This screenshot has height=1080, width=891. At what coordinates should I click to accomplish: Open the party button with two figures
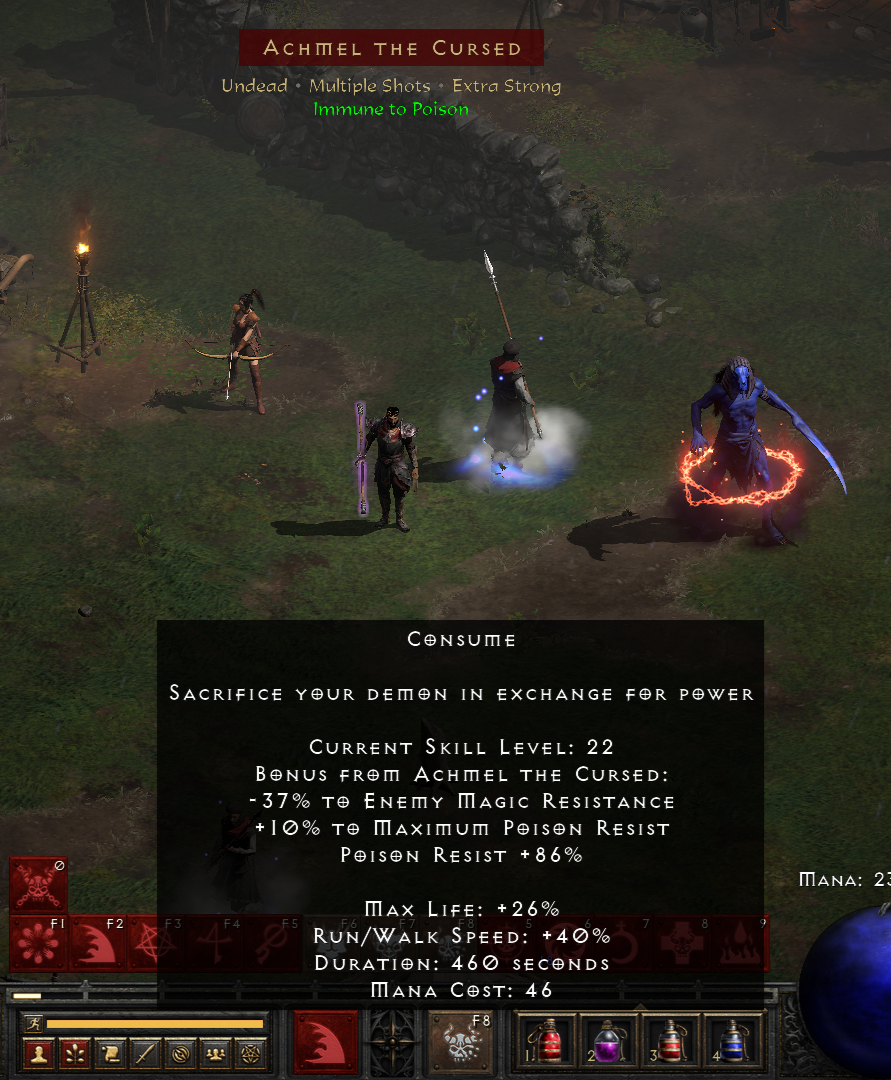[215, 1054]
